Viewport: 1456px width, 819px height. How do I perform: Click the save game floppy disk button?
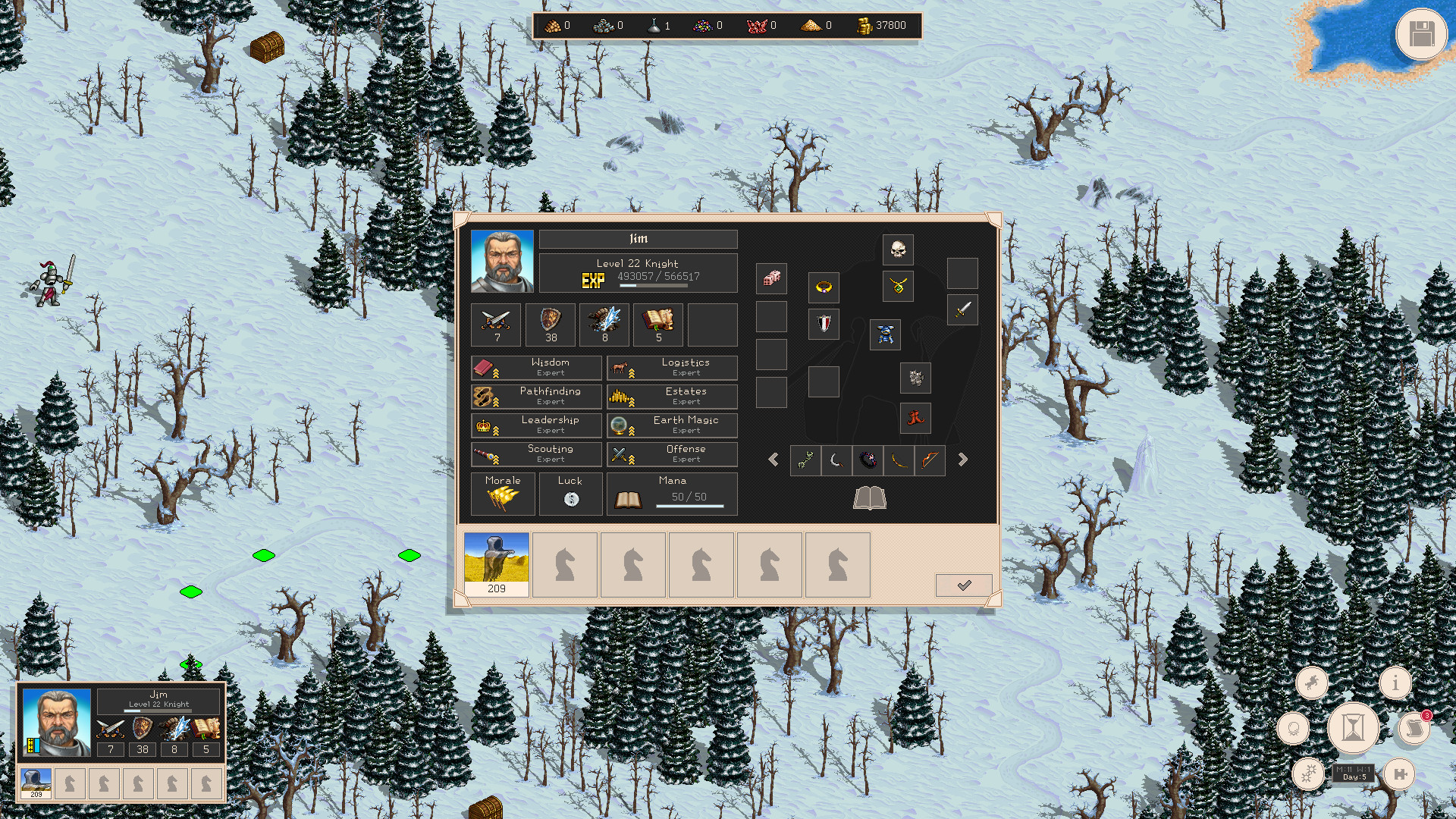pyautogui.click(x=1421, y=35)
